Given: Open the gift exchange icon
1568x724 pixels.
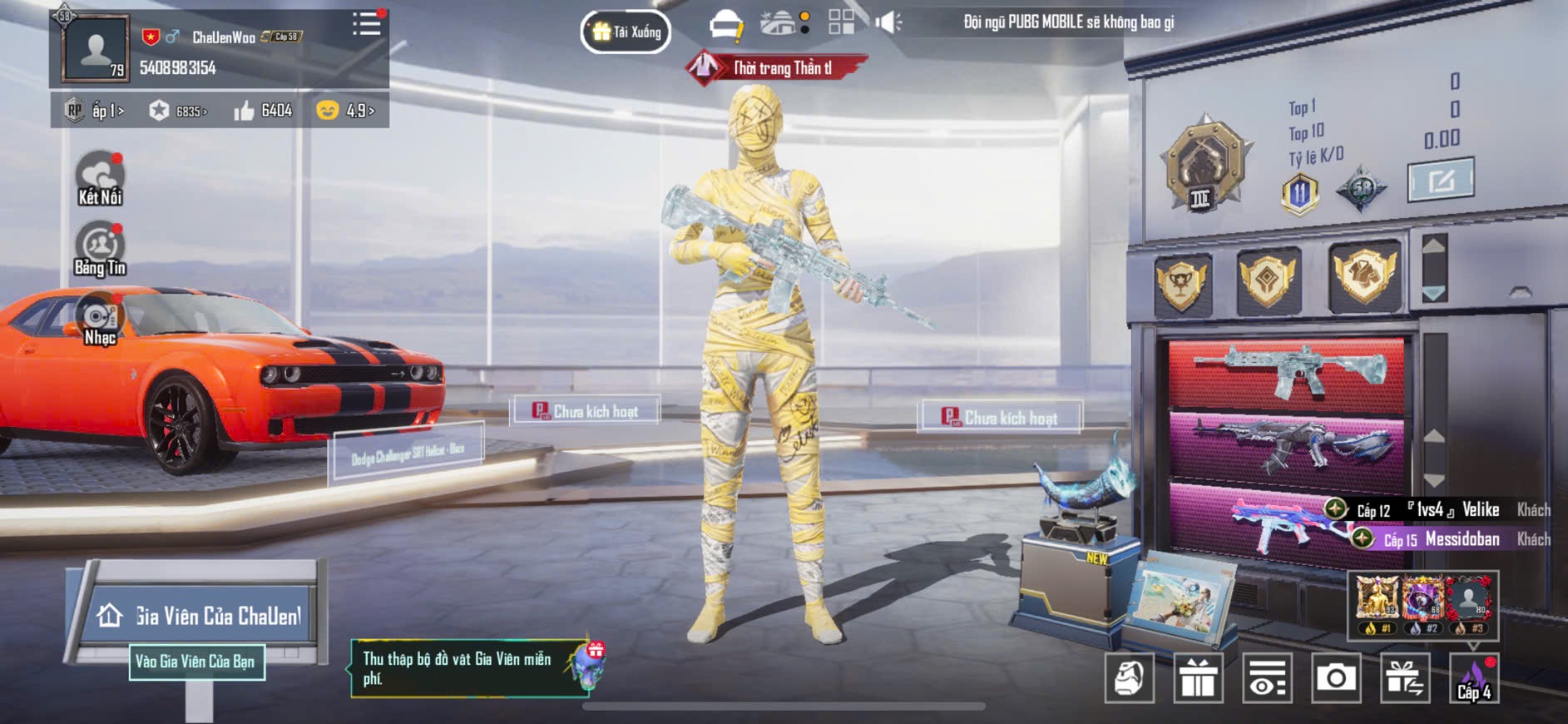Looking at the screenshot, I should [1405, 678].
